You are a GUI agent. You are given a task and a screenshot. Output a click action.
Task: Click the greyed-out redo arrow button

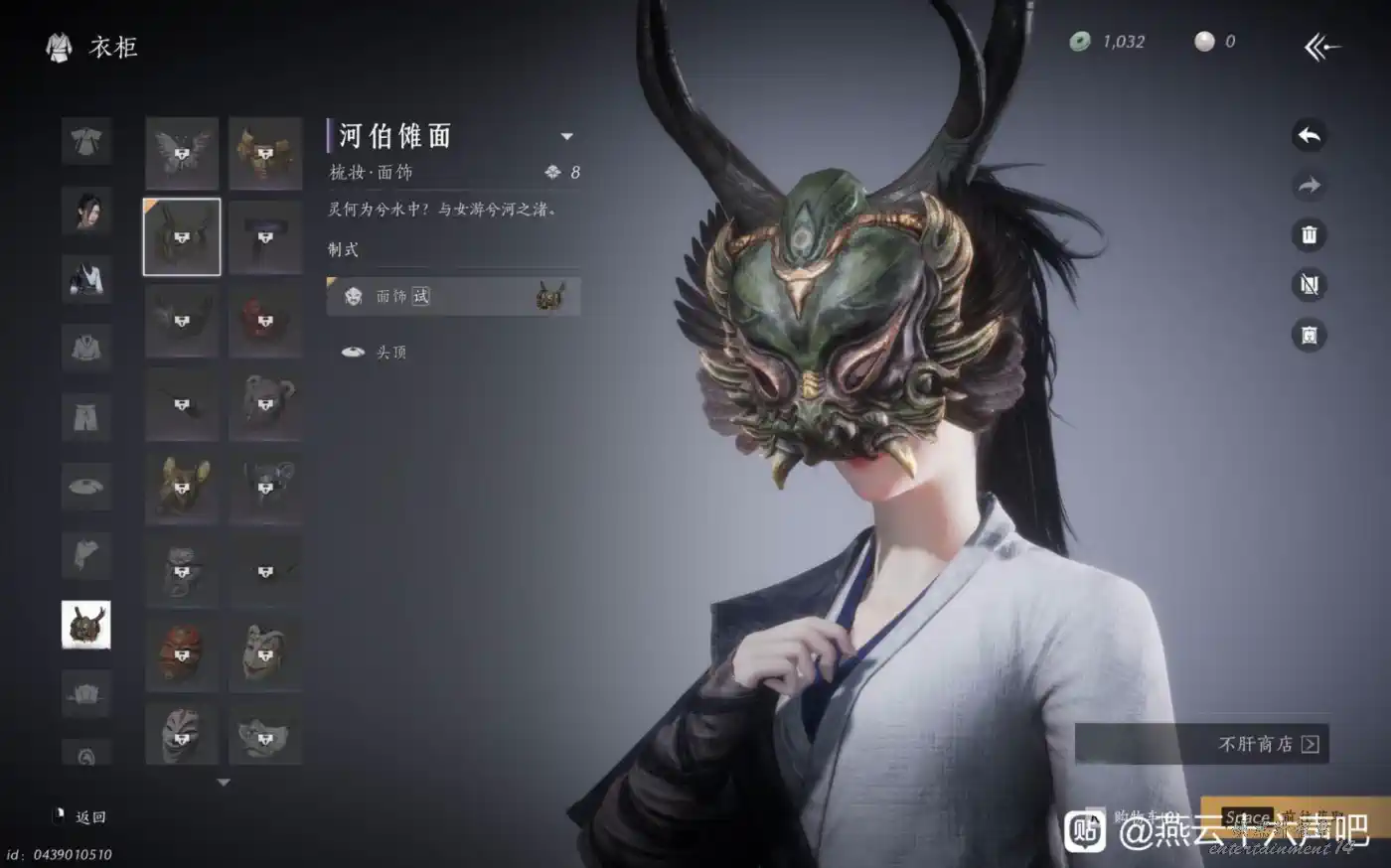click(1309, 186)
